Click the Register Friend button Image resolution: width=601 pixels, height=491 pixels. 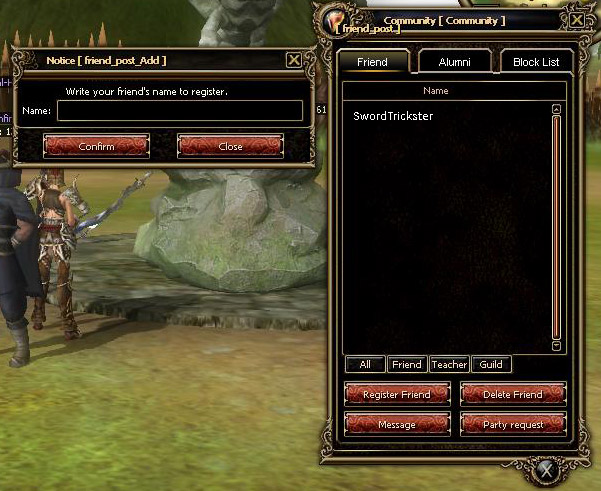[x=396, y=394]
